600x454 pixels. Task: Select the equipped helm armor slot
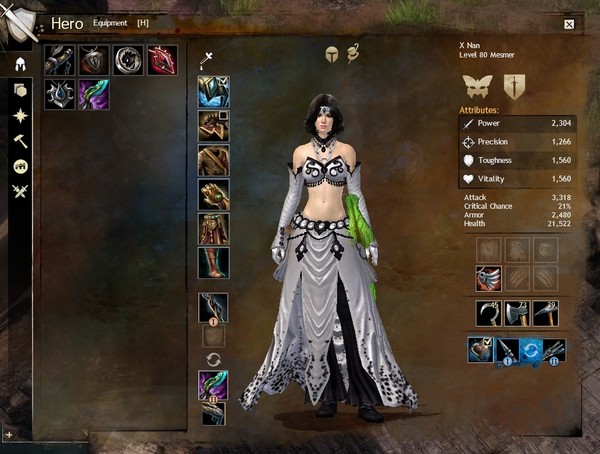[213, 92]
